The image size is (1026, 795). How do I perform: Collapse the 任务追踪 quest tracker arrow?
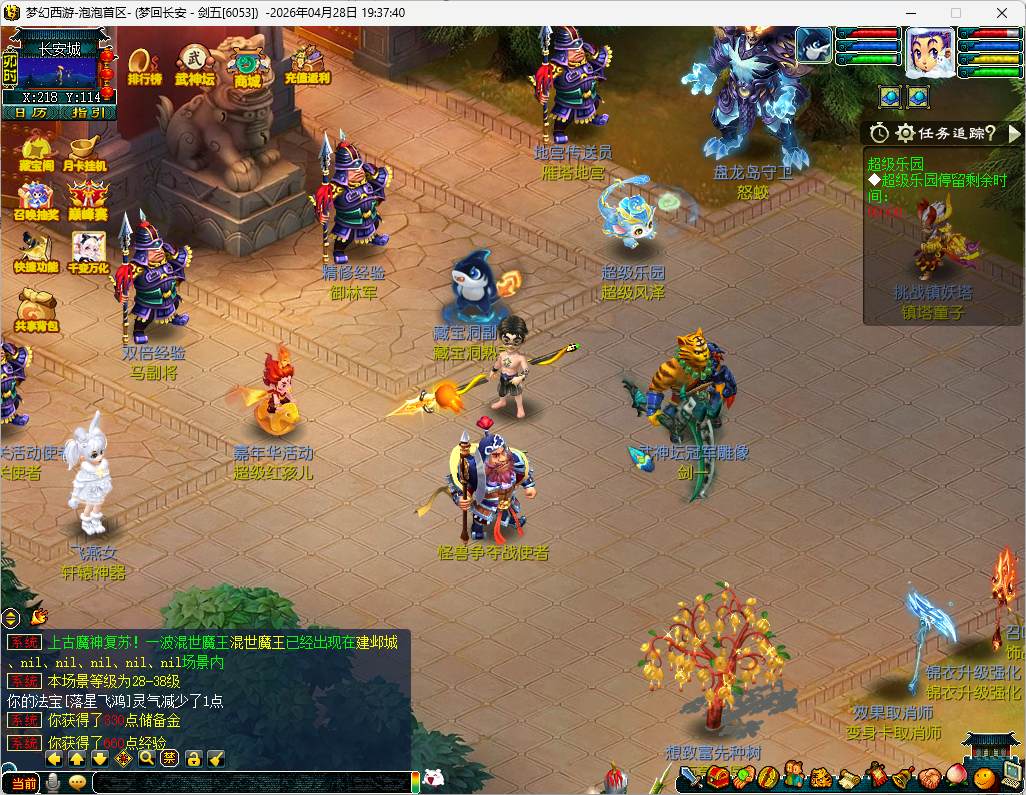coord(1013,133)
